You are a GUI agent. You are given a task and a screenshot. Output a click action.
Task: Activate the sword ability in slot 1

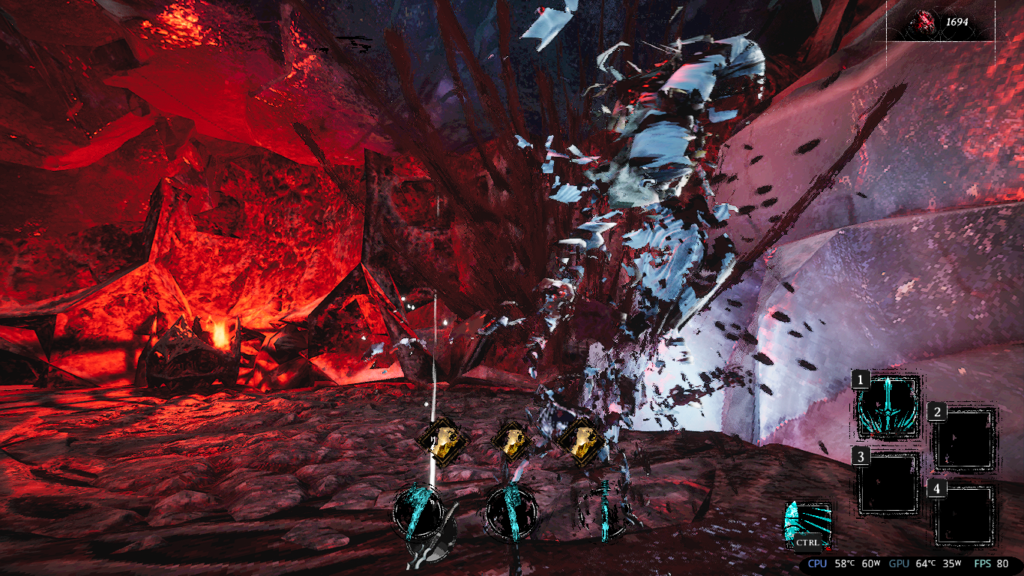(x=886, y=406)
